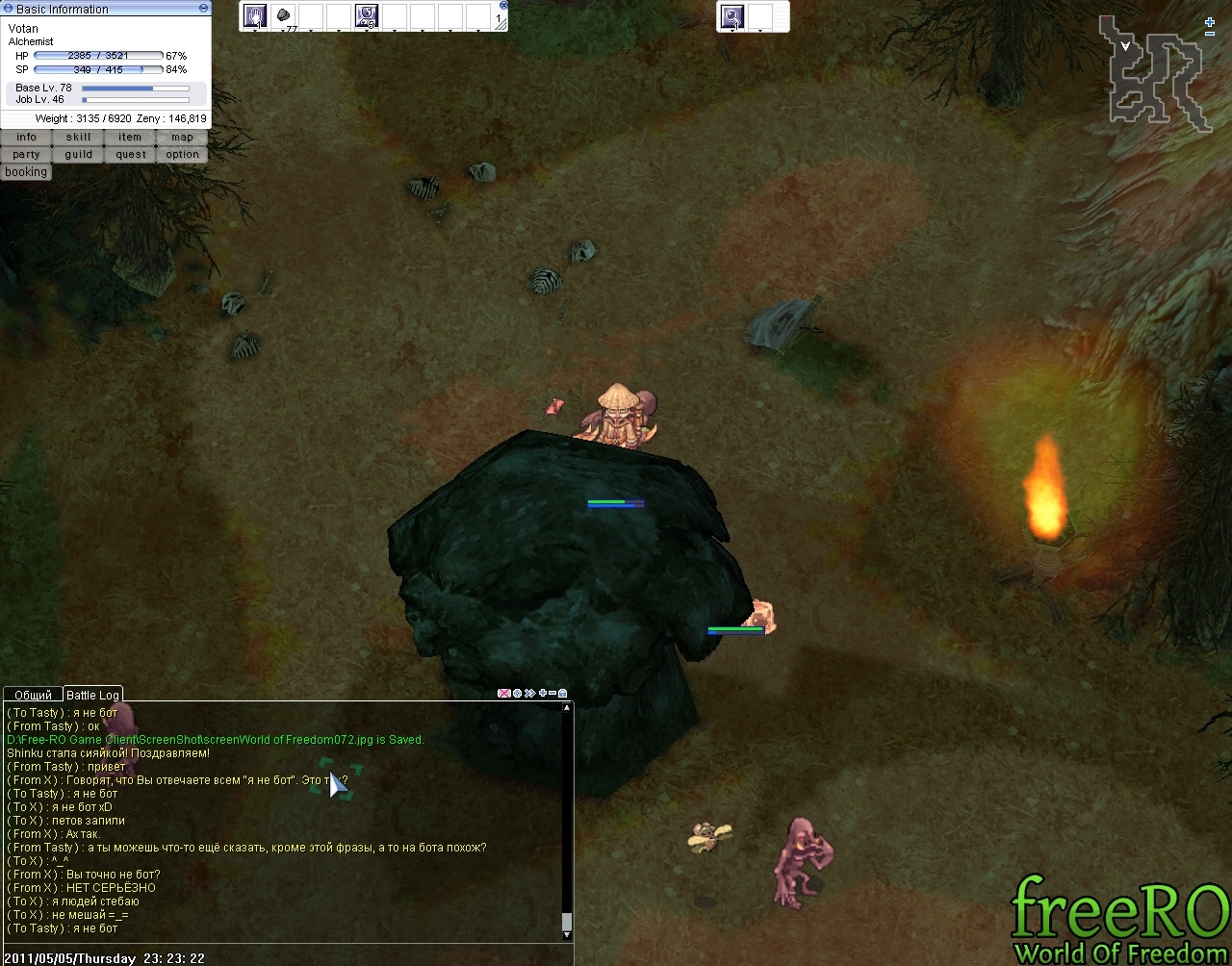Show the quest log
The height and width of the screenshot is (966, 1232).
(130, 155)
